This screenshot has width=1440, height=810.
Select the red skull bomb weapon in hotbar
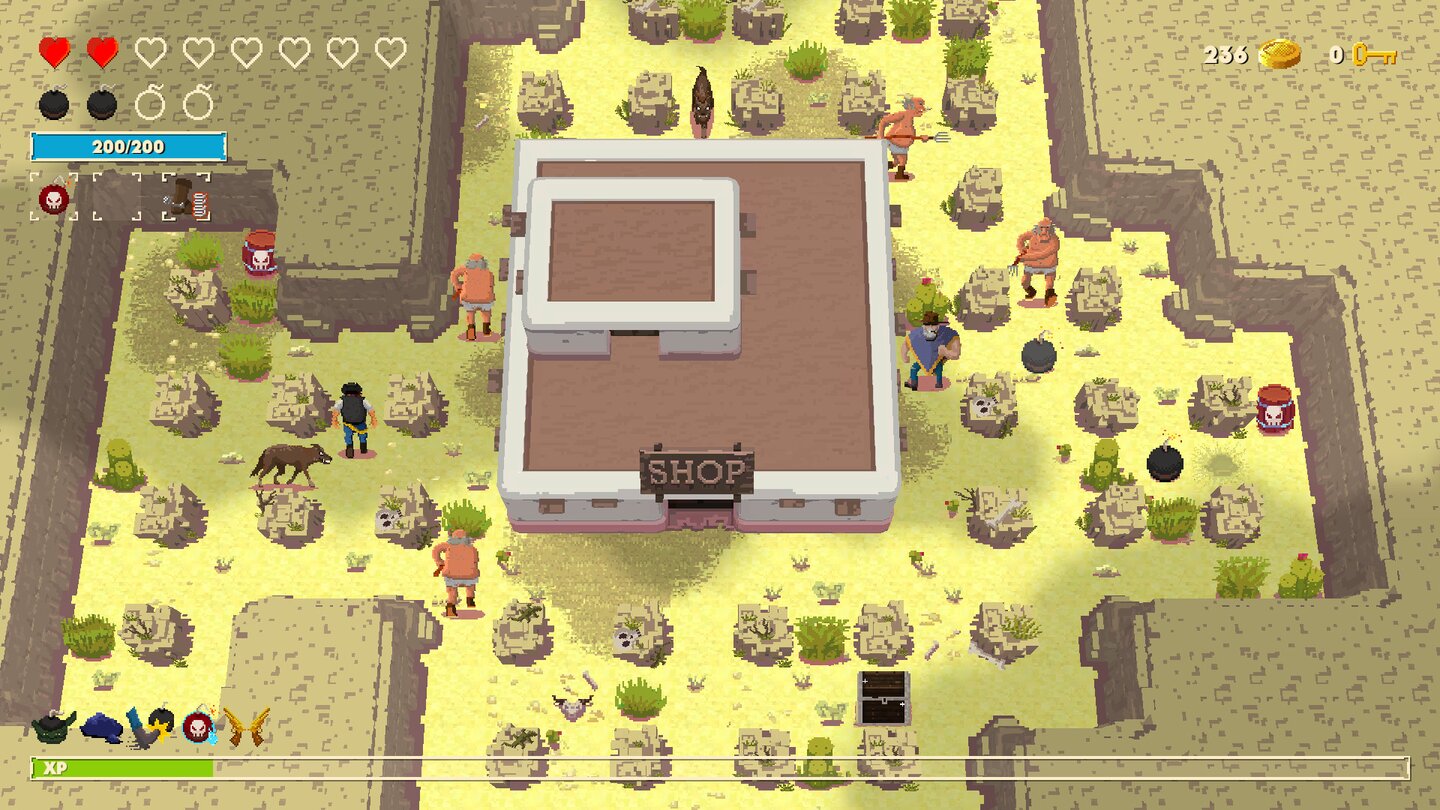pyautogui.click(x=197, y=726)
